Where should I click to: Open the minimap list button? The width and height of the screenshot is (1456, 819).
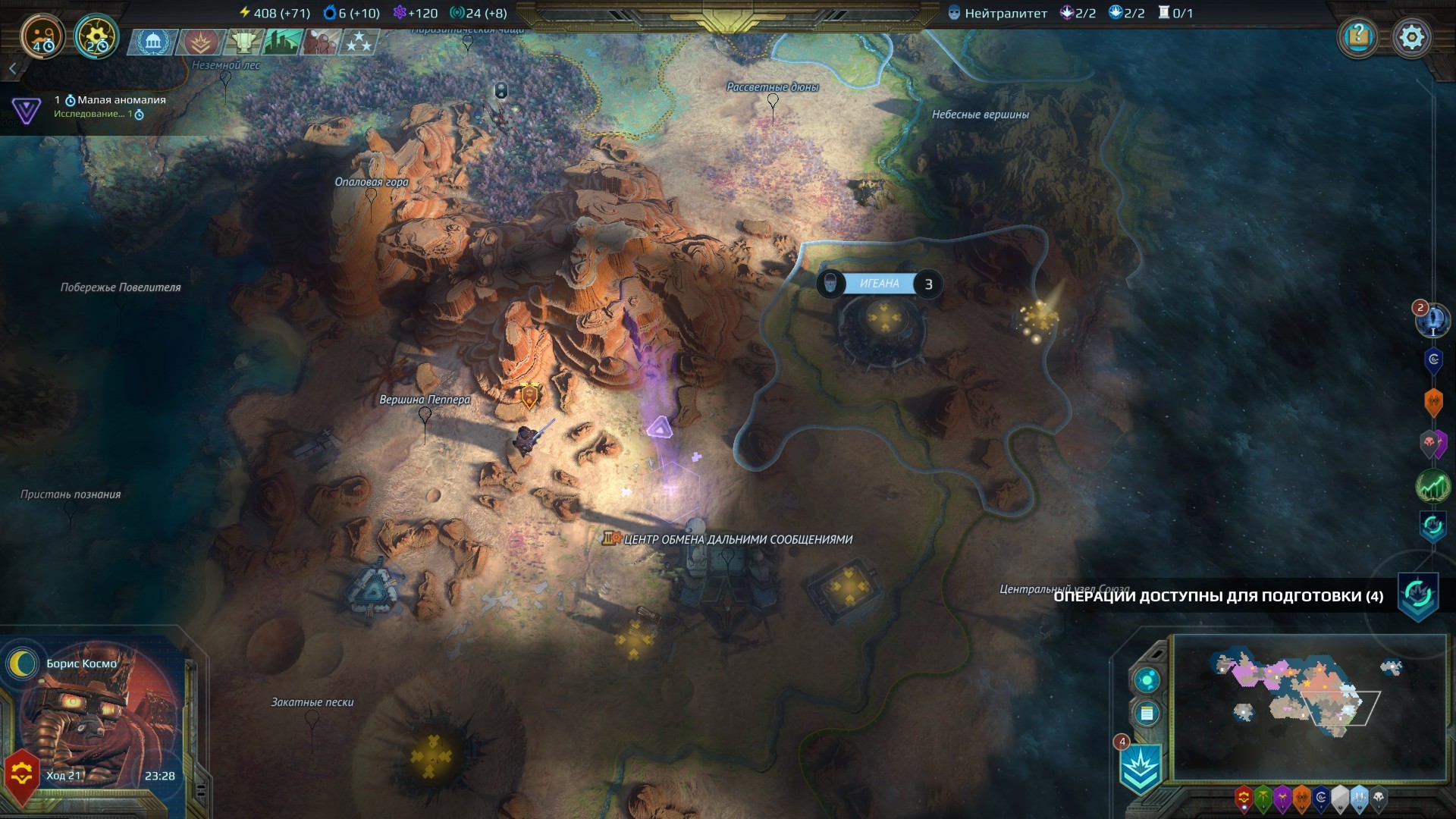[1147, 714]
